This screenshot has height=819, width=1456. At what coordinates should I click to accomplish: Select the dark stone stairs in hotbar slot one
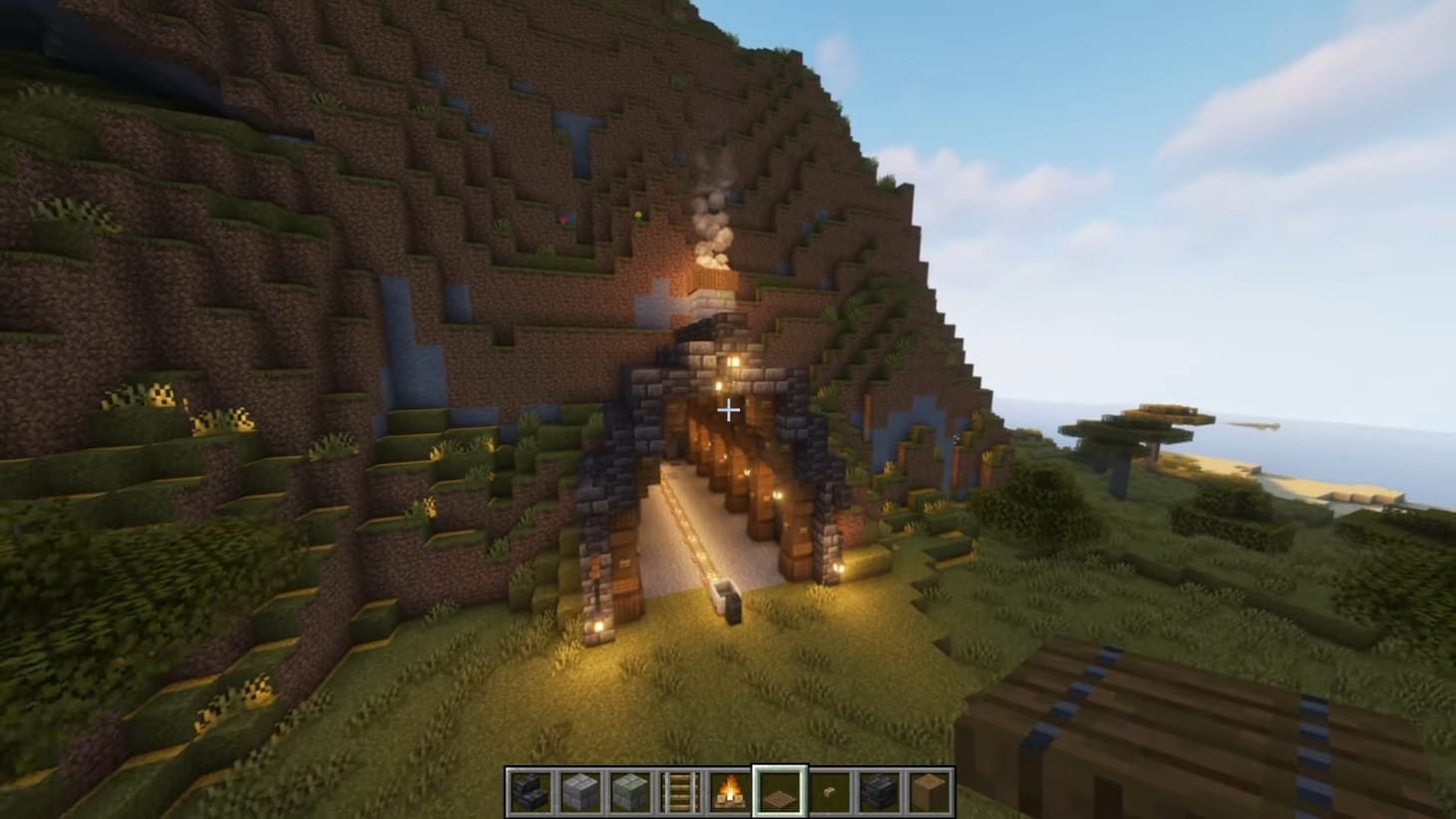[529, 791]
